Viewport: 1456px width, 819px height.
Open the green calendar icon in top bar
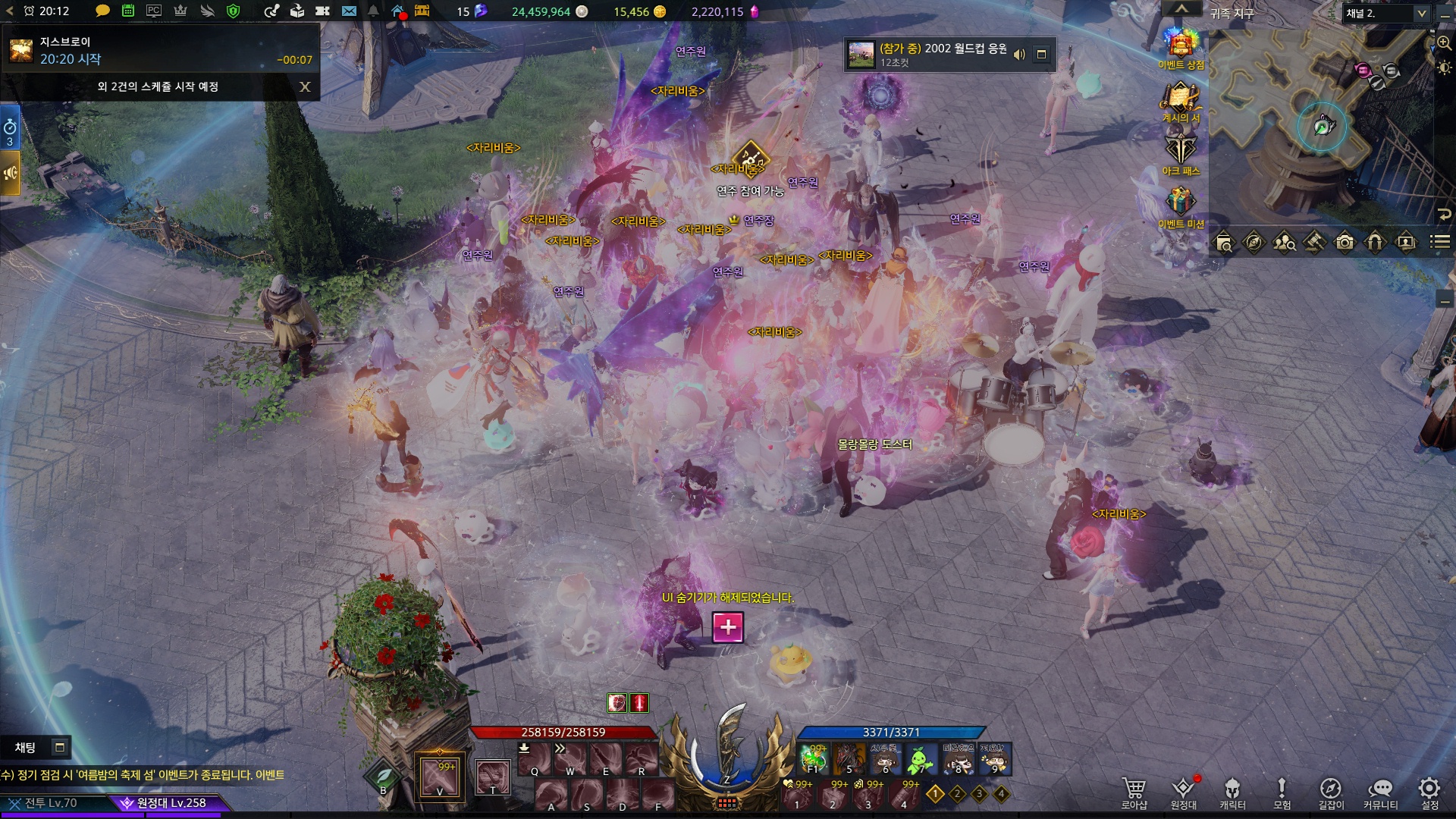tap(128, 11)
